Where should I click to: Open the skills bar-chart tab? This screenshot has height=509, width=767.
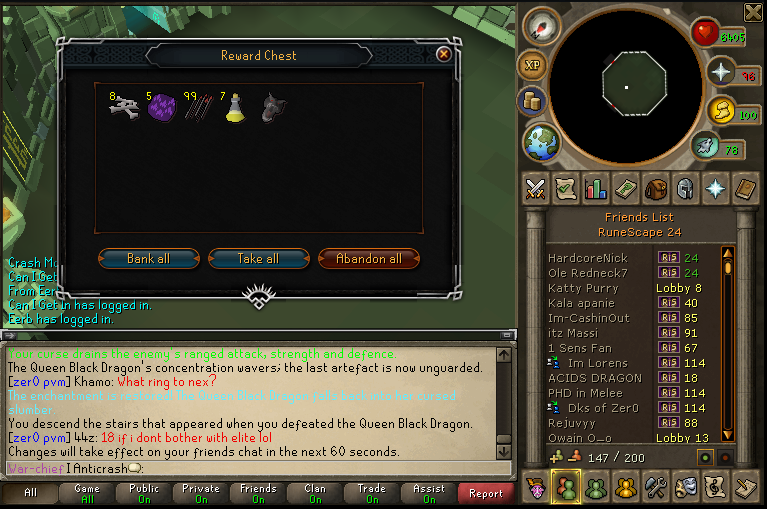click(596, 188)
